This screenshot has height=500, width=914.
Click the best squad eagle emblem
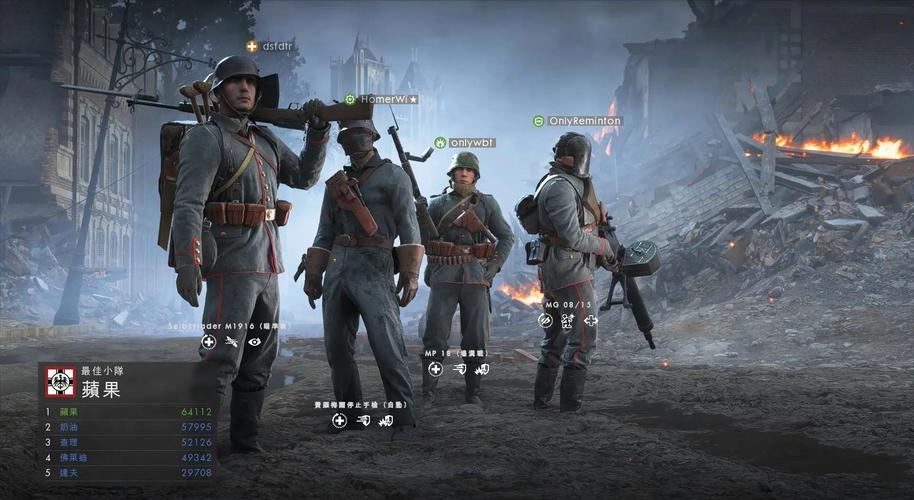tap(60, 381)
